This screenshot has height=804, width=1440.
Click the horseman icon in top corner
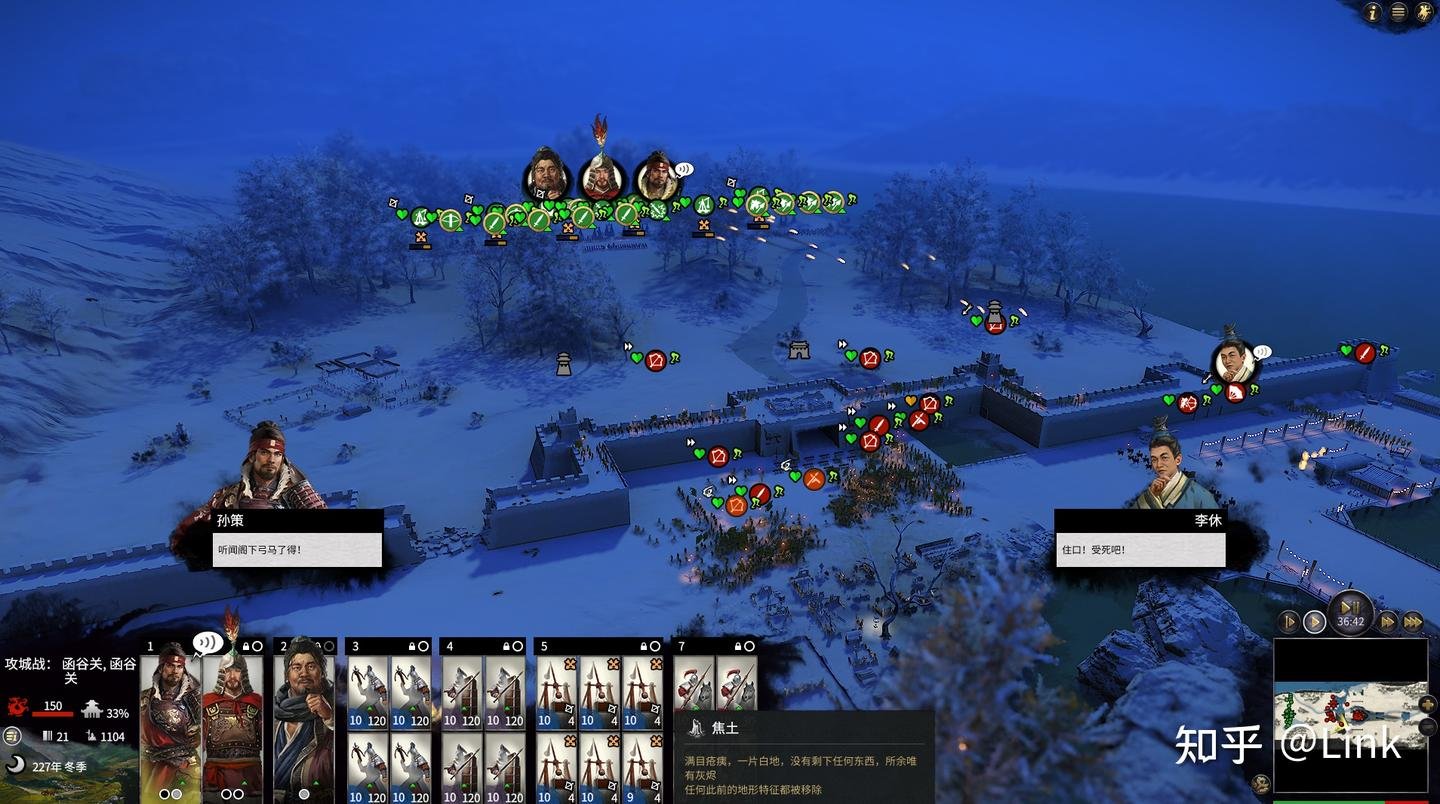tap(1423, 12)
